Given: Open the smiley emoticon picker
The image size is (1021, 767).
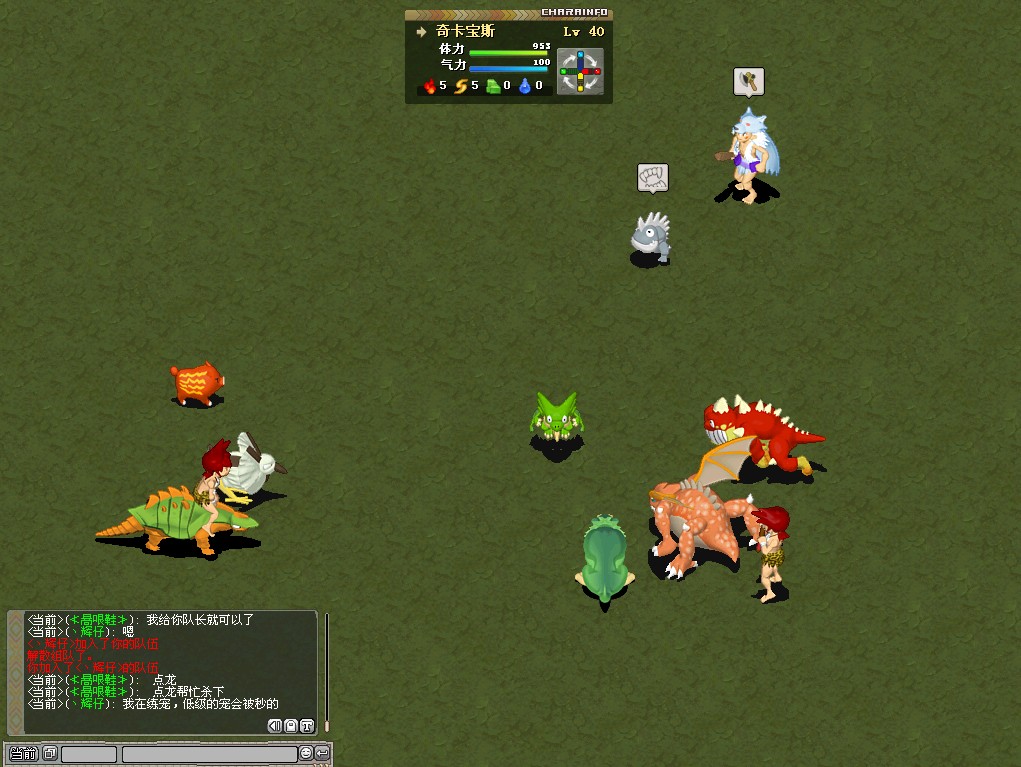Looking at the screenshot, I should tap(306, 753).
